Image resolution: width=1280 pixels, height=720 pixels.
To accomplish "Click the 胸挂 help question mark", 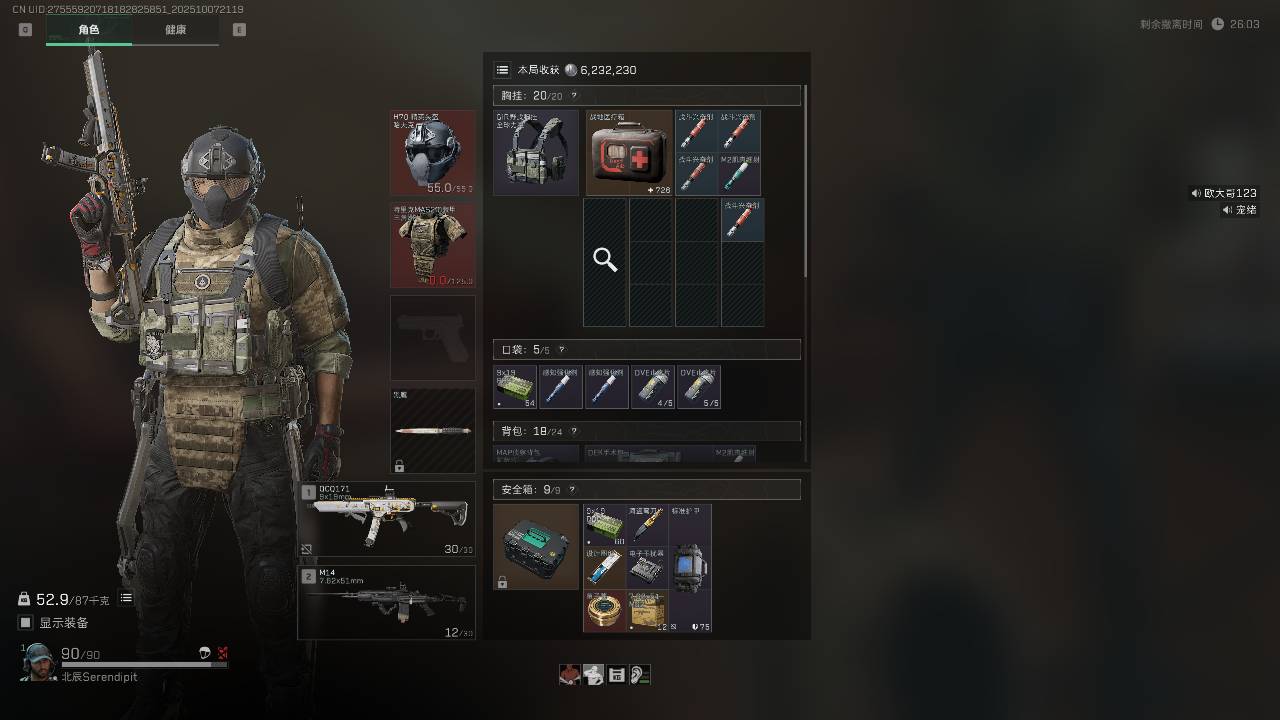I will (573, 96).
